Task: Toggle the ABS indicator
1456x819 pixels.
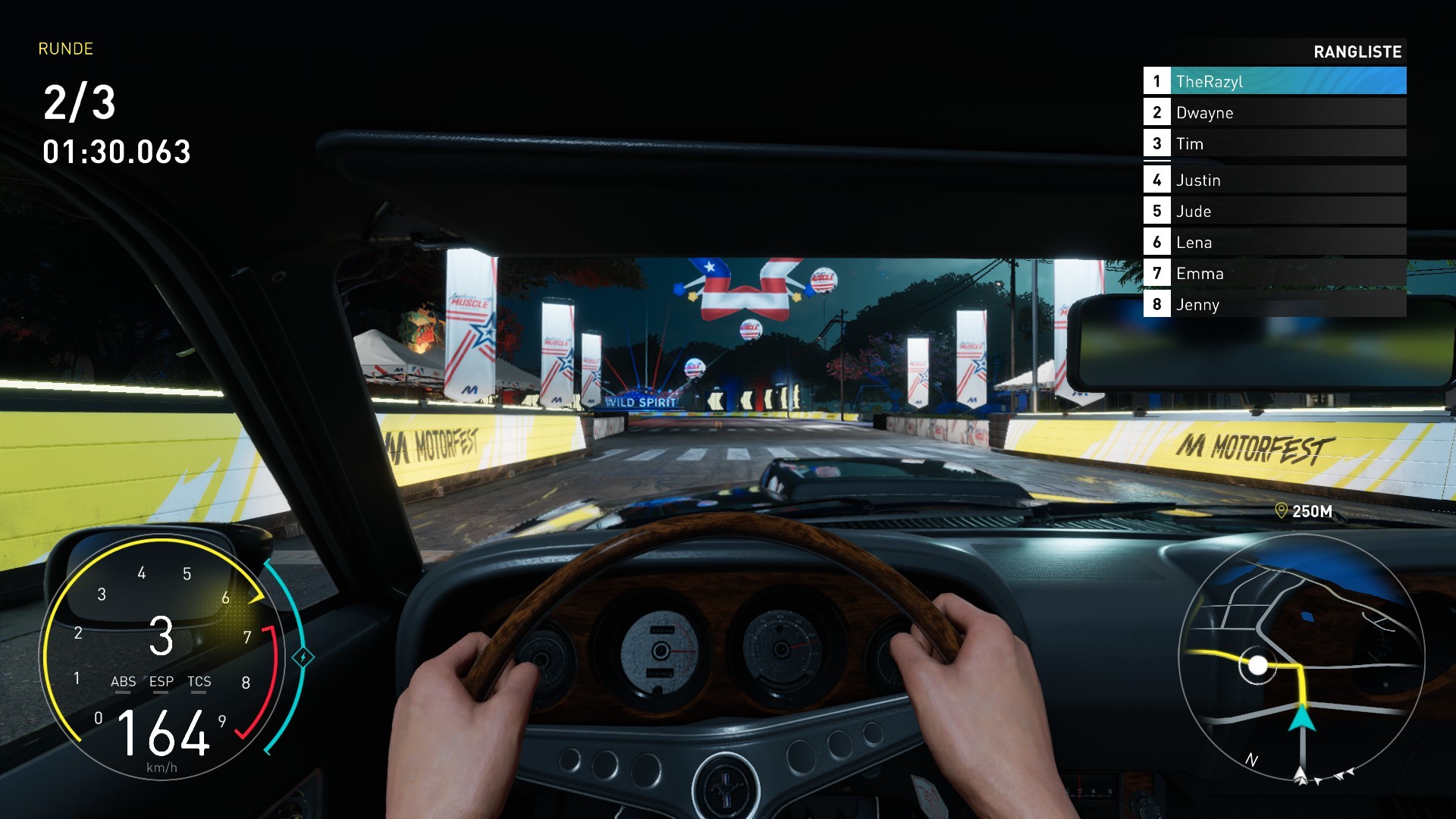Action: click(x=123, y=682)
